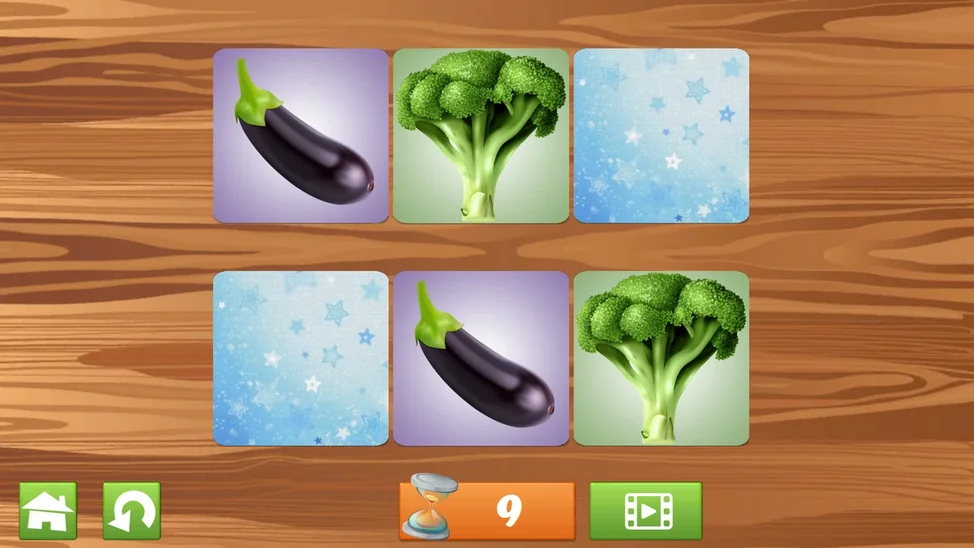
Task: Go back to the home screen
Action: coord(48,511)
